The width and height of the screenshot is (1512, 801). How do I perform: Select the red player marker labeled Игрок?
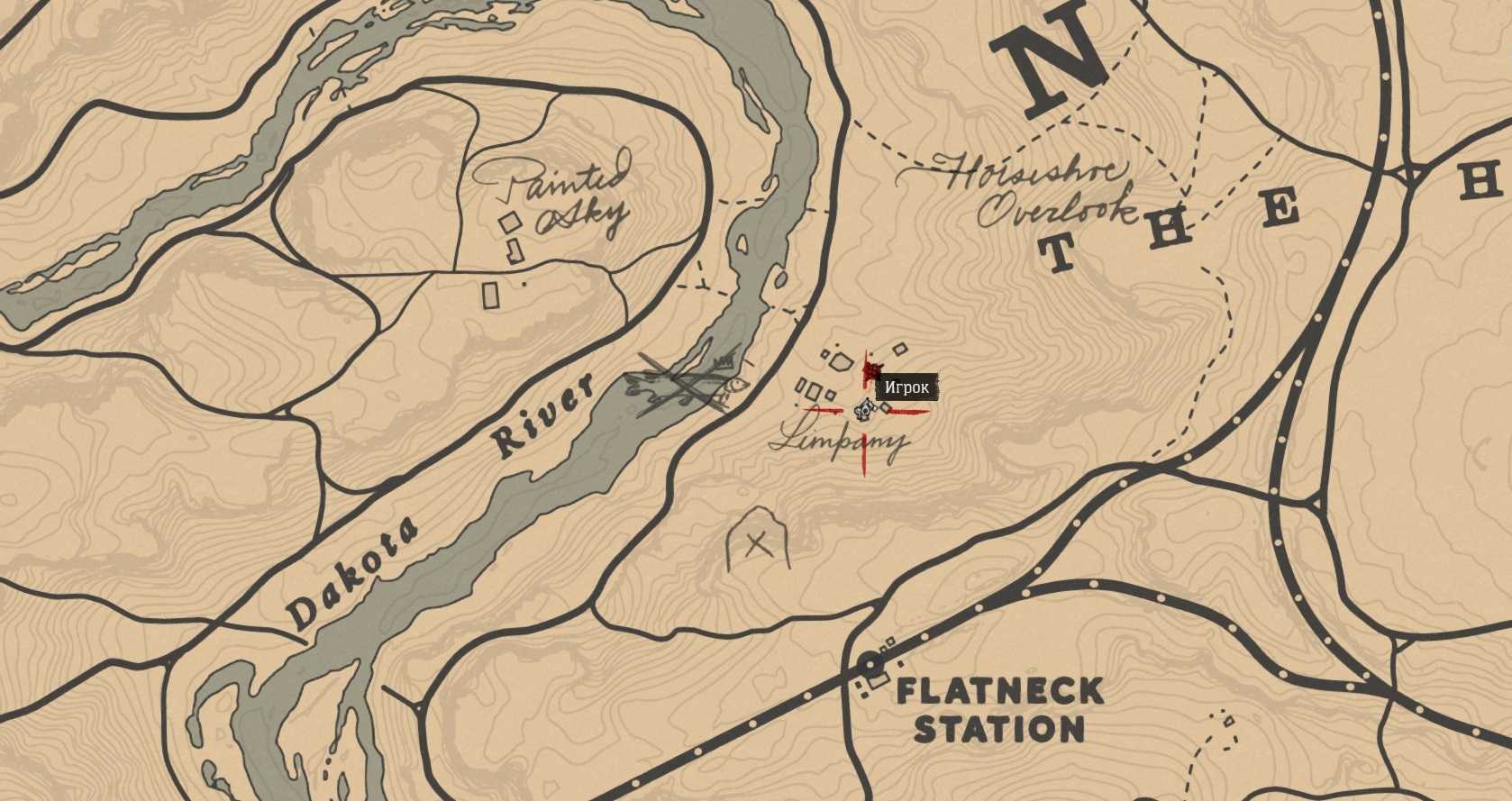tap(871, 370)
